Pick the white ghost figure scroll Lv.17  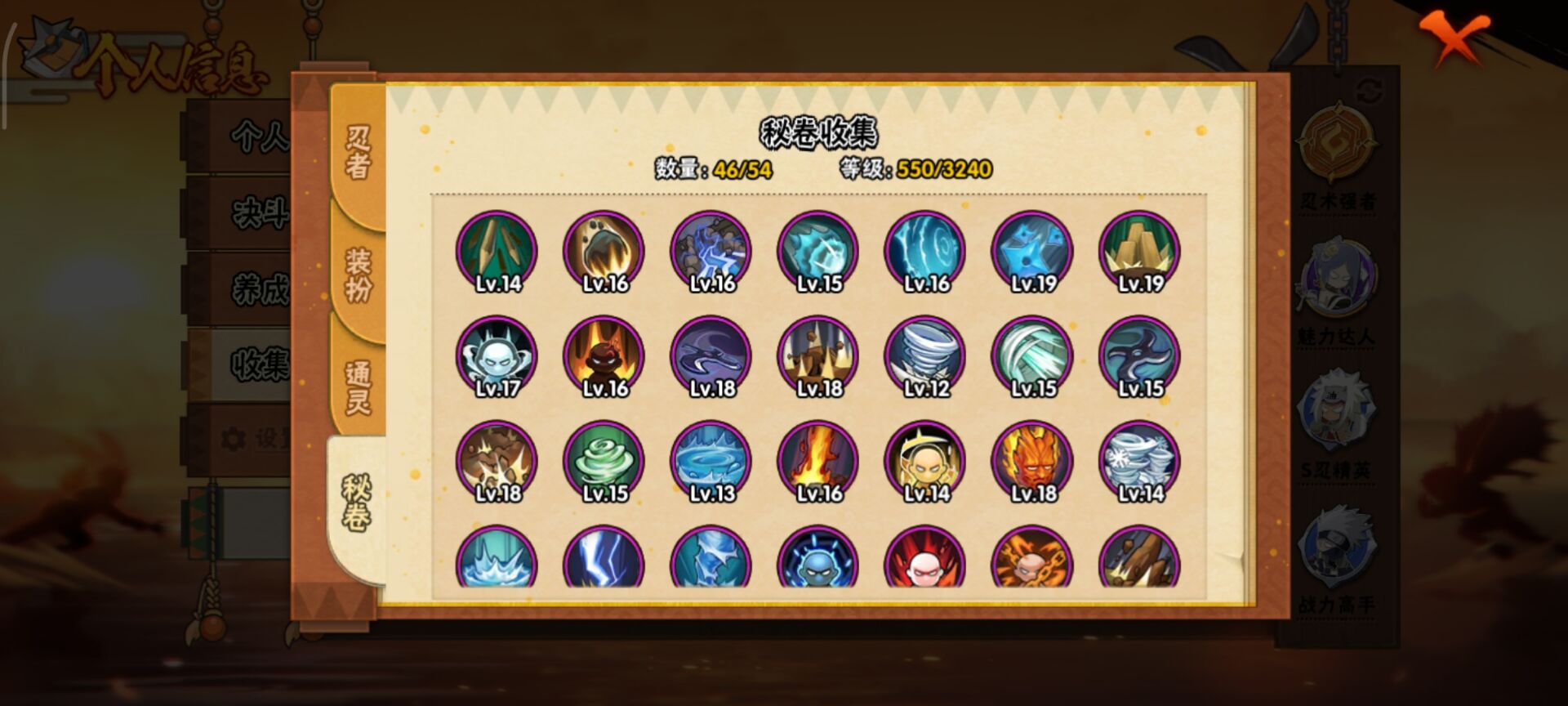pyautogui.click(x=497, y=356)
